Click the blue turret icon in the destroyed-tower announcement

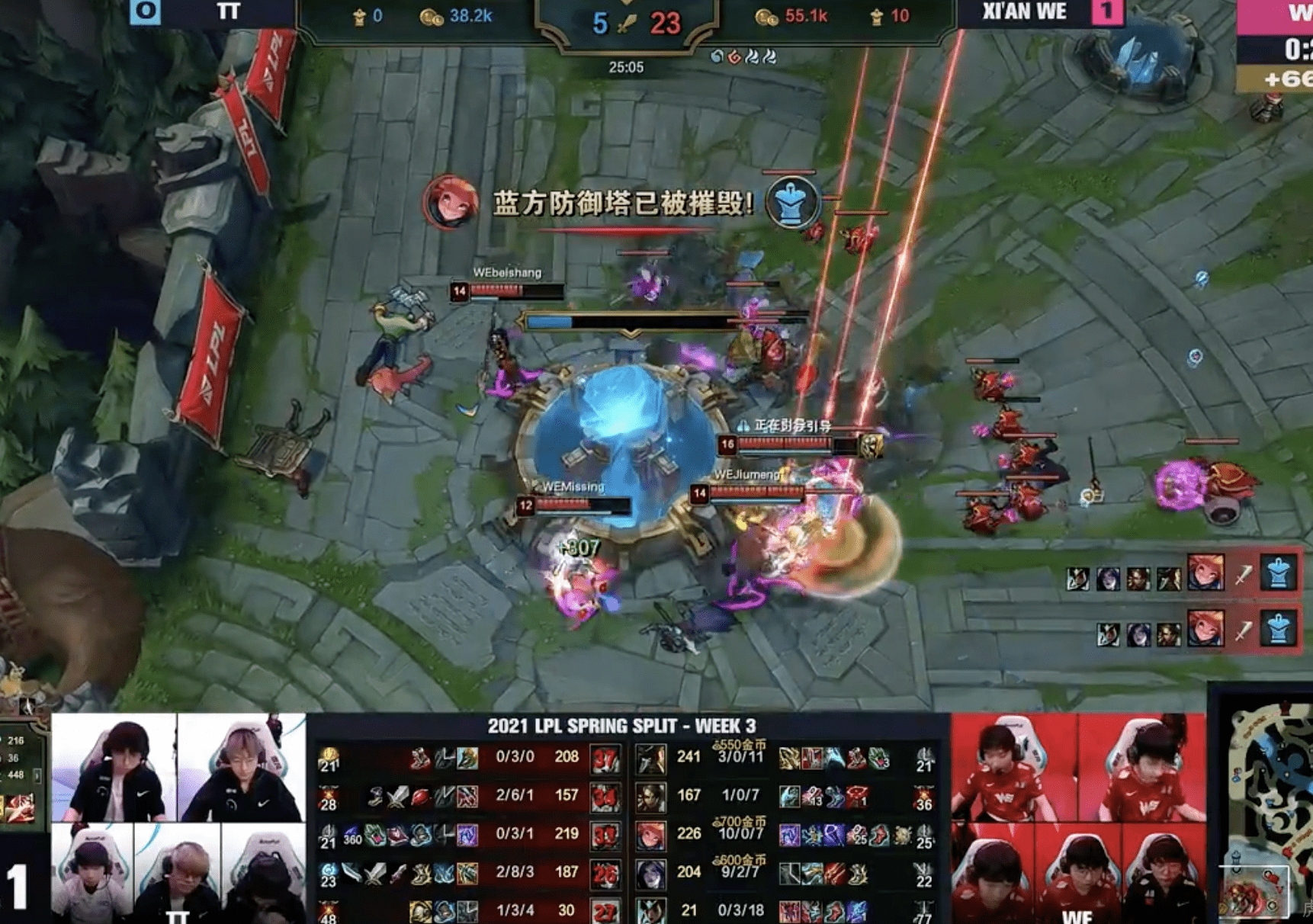[792, 201]
